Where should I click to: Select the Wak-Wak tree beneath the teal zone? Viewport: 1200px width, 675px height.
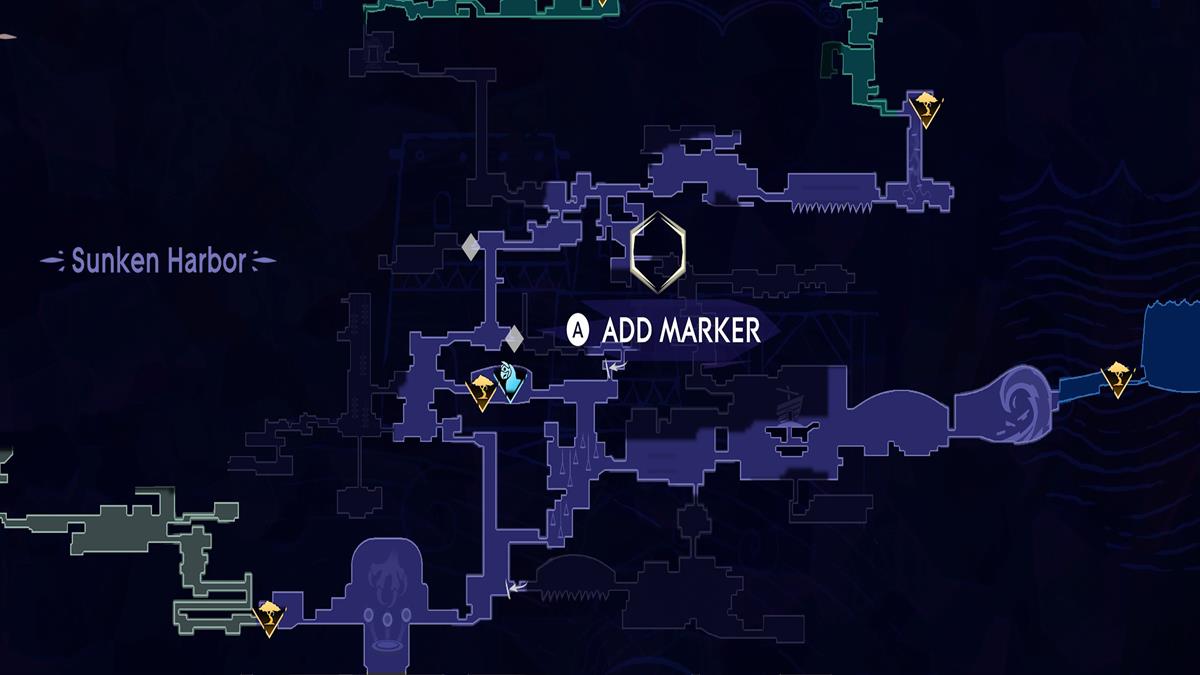click(927, 108)
